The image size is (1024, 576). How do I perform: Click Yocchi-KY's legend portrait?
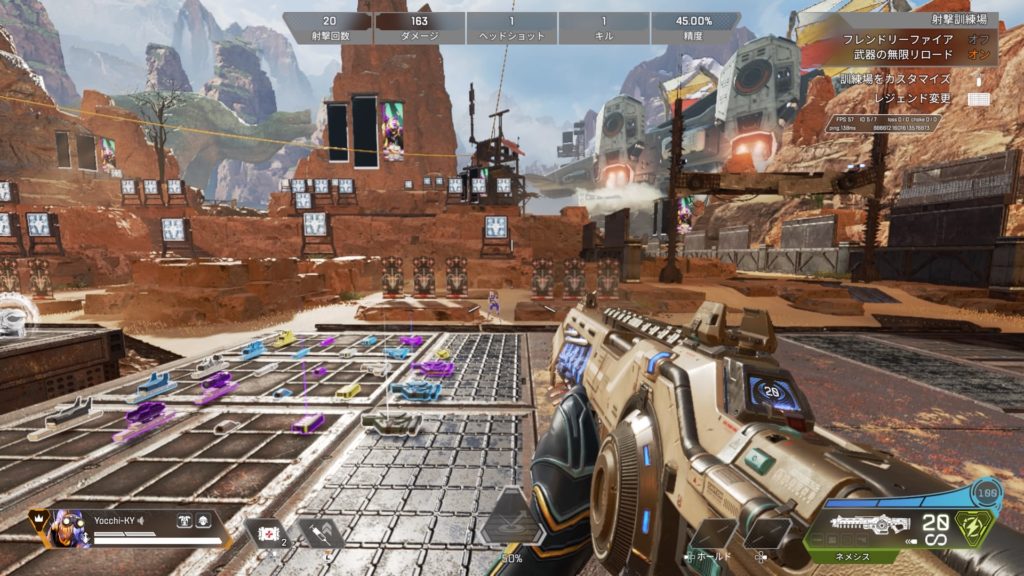(67, 526)
